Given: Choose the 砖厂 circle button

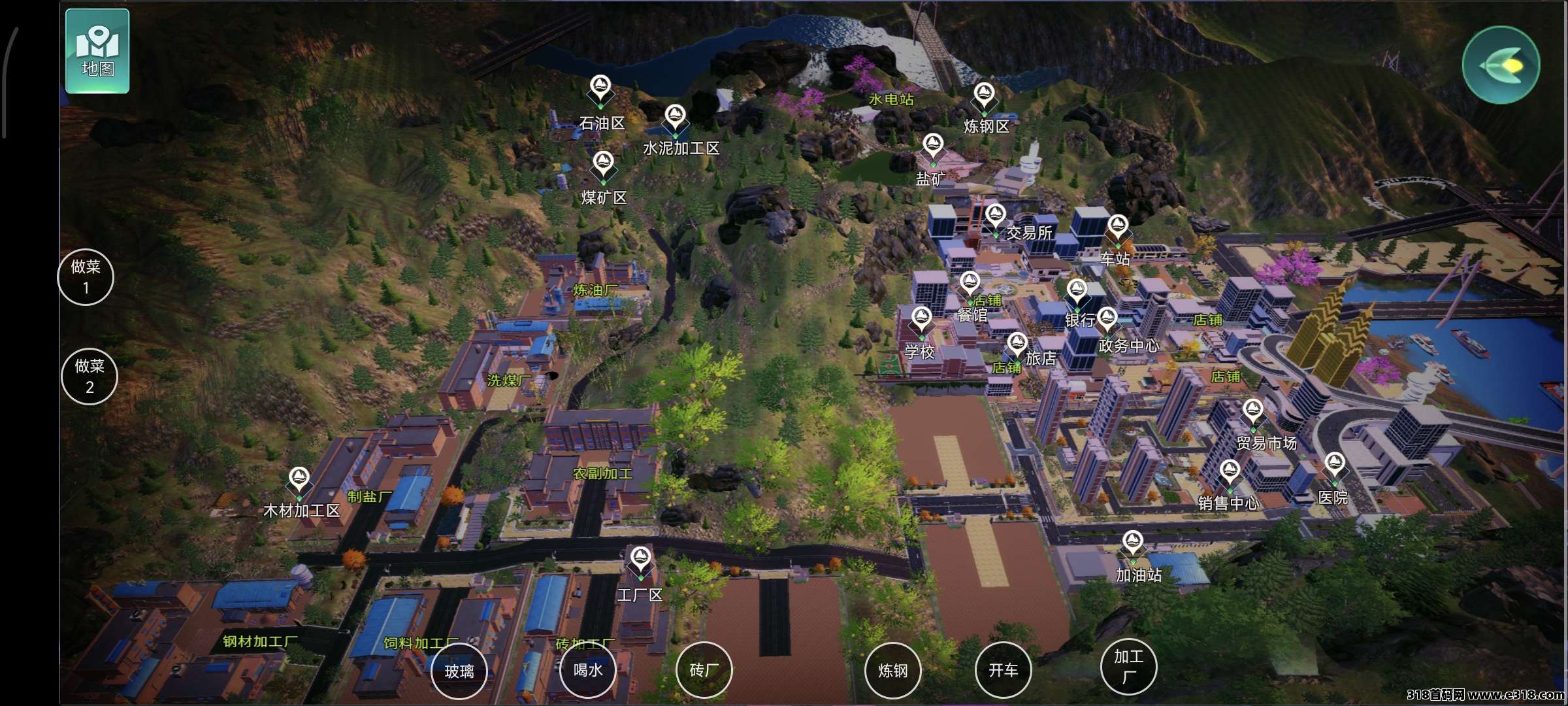Looking at the screenshot, I should 704,670.
